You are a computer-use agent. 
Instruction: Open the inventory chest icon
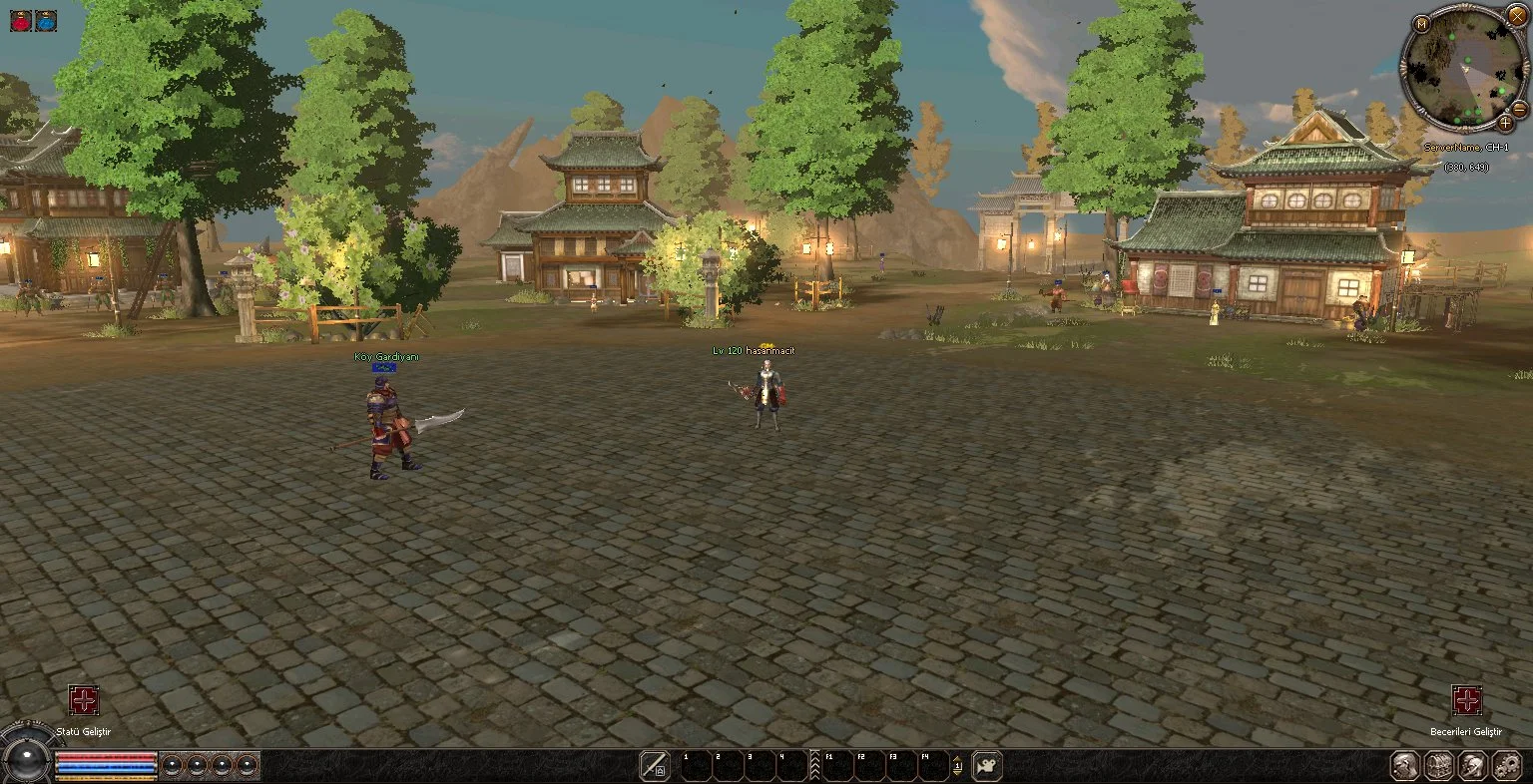(1438, 766)
